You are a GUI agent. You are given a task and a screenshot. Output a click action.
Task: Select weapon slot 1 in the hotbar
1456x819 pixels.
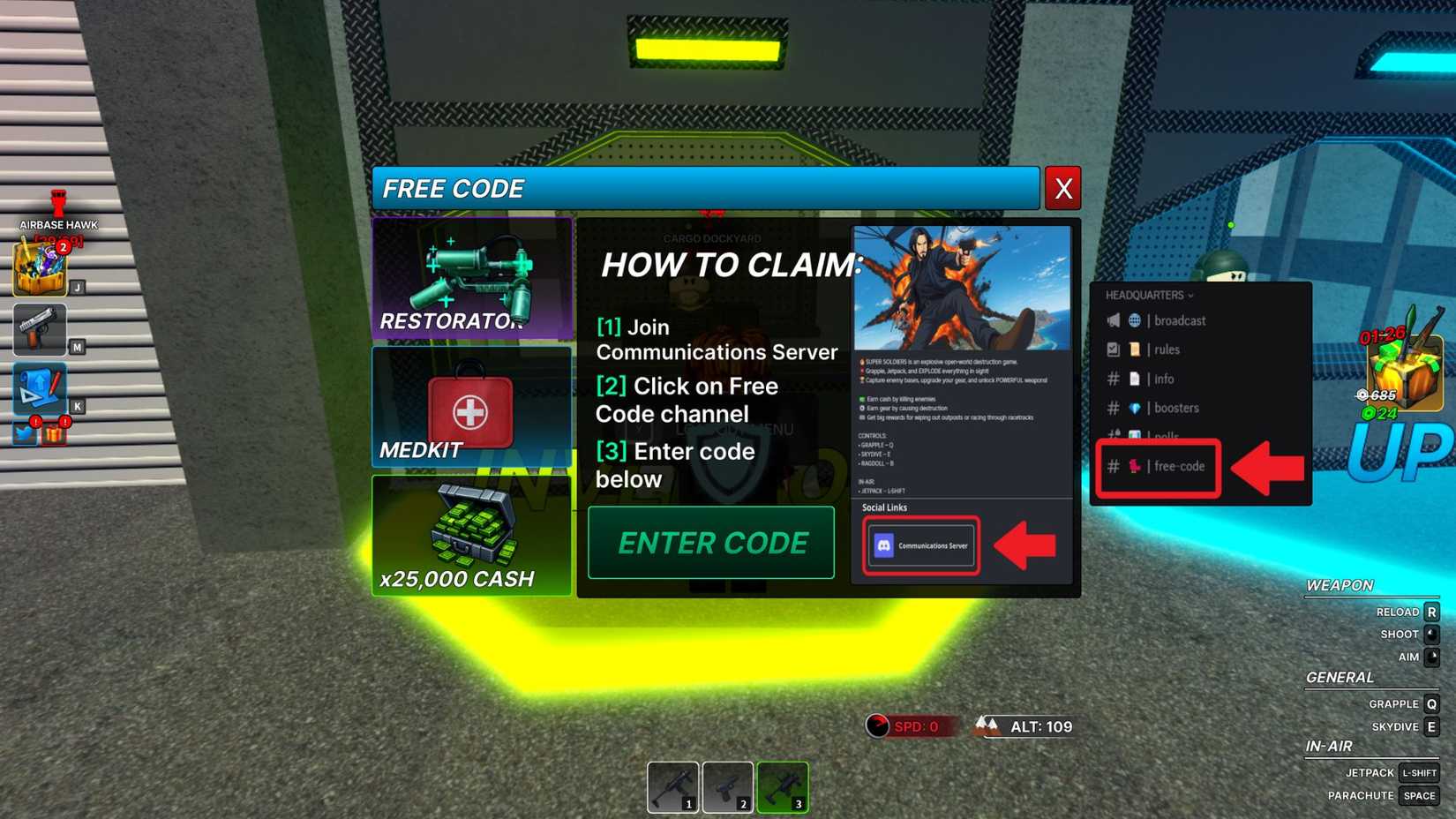(674, 785)
